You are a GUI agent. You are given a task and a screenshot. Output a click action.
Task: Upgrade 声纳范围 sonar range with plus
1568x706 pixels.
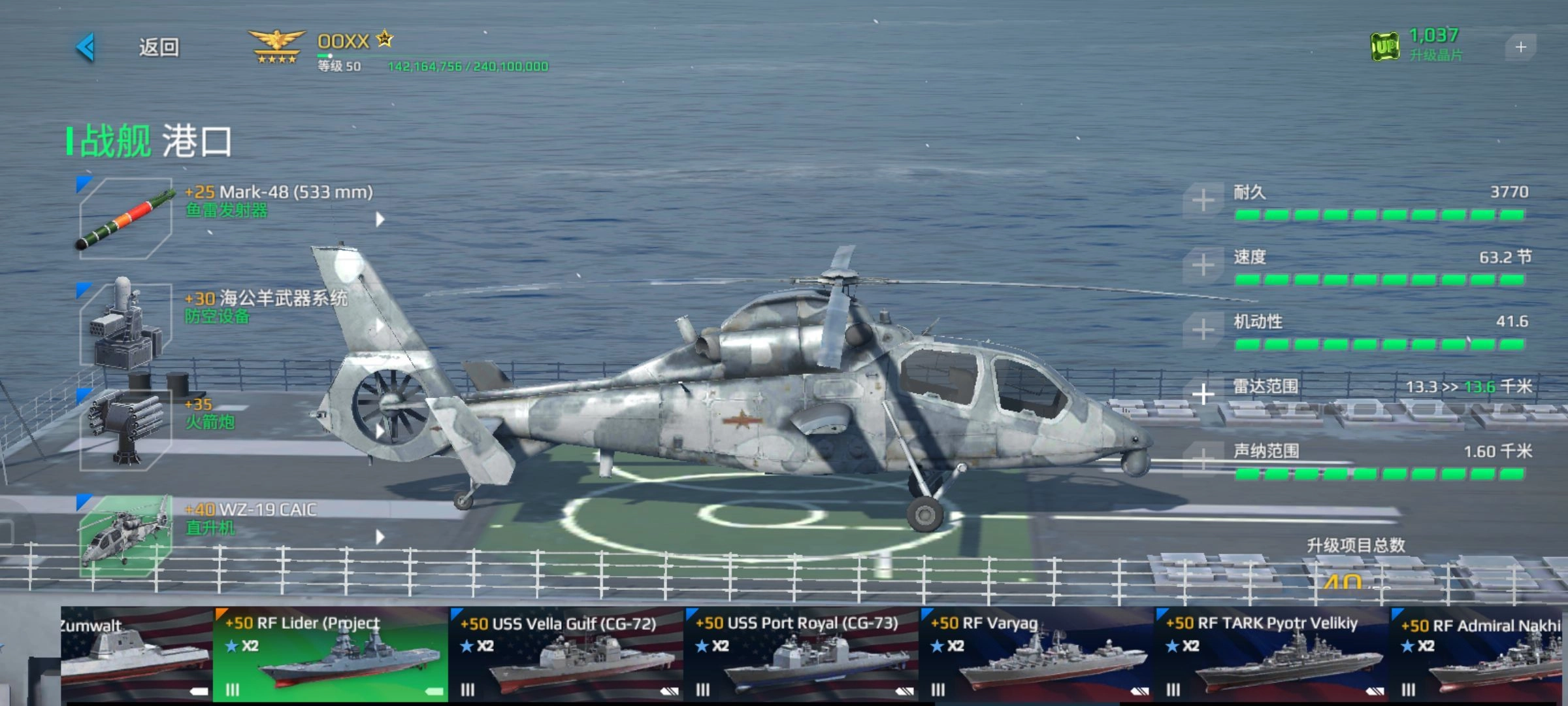tap(1203, 459)
